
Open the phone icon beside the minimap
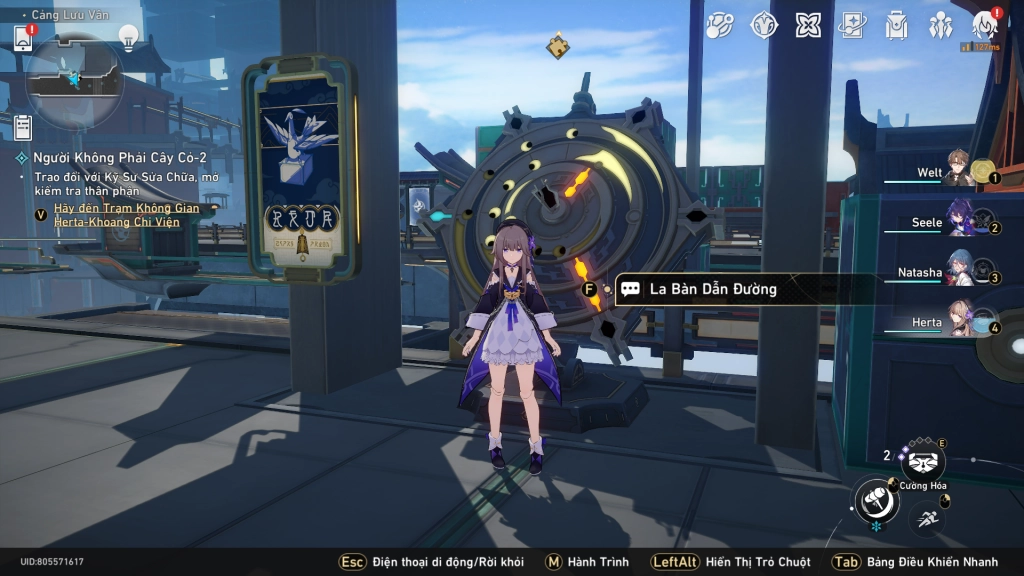23,37
